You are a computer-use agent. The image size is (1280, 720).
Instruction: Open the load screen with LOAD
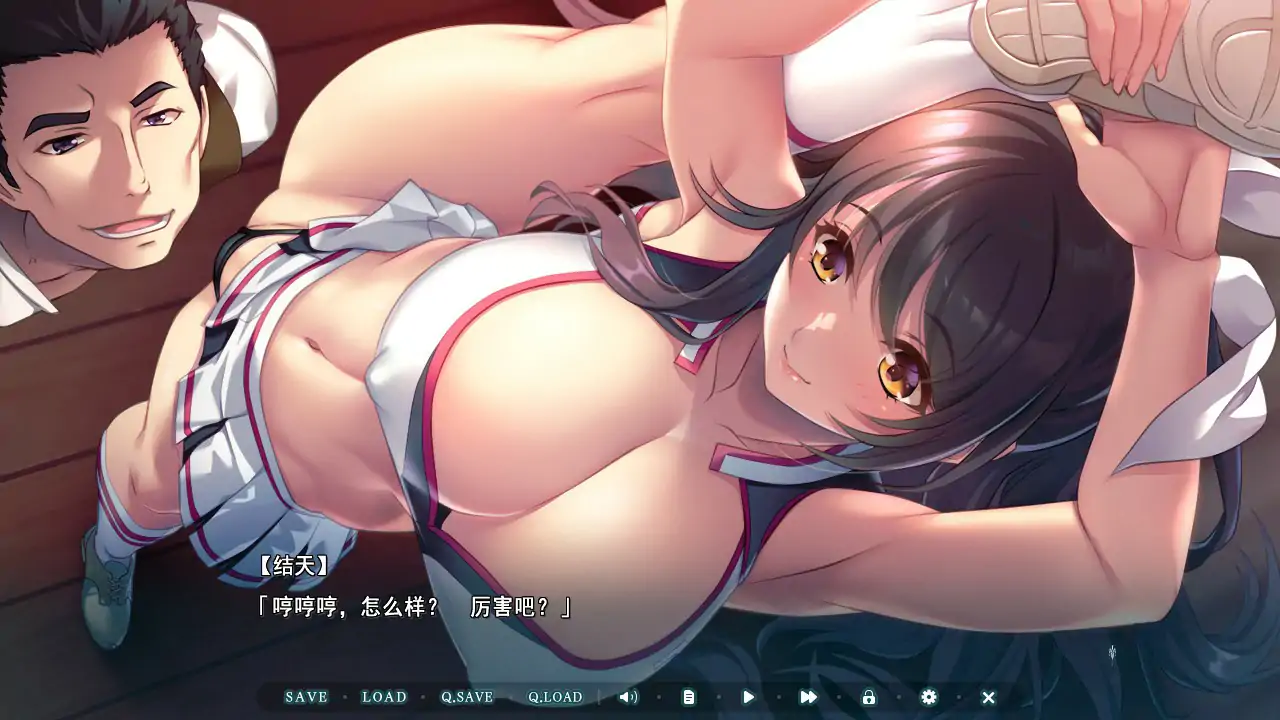385,697
